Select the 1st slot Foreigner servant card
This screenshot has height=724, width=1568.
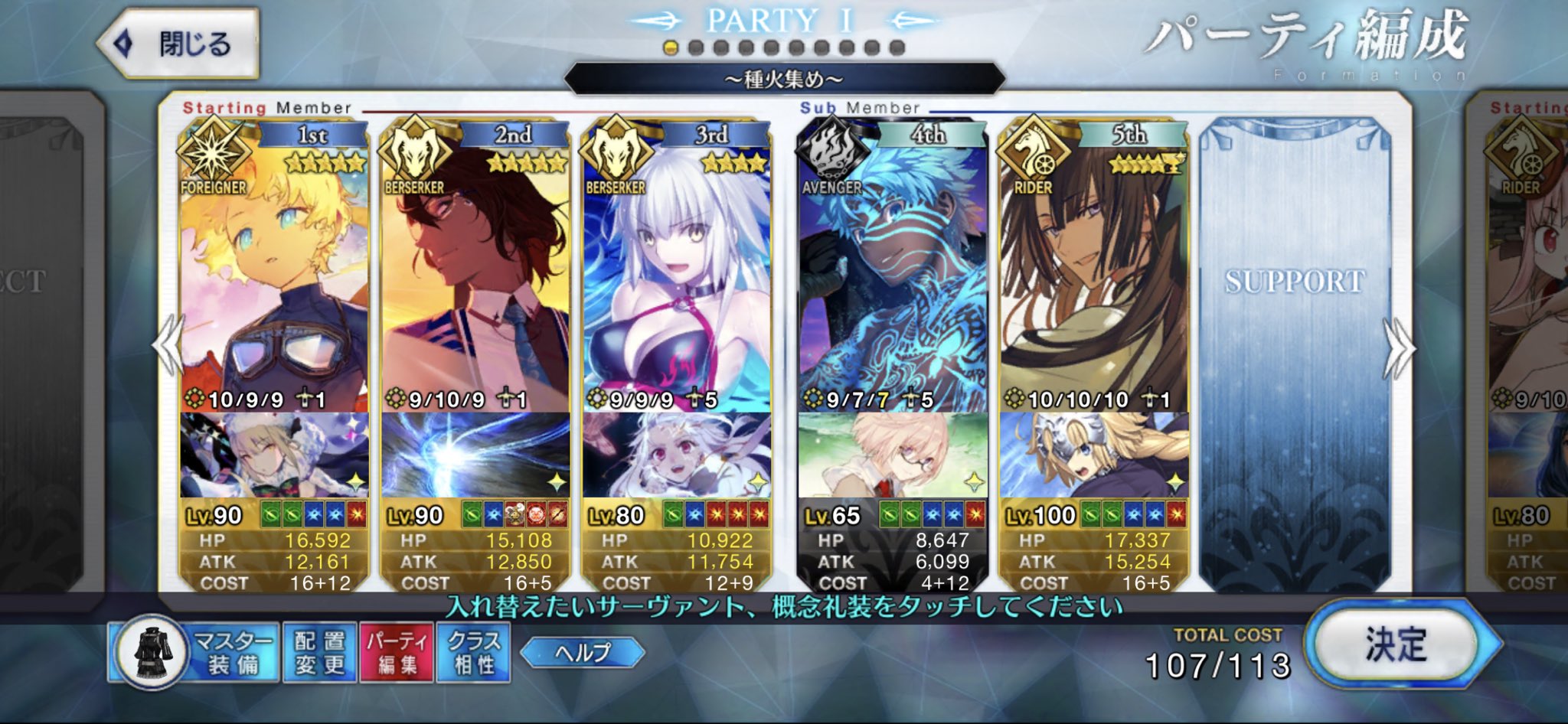click(x=274, y=276)
